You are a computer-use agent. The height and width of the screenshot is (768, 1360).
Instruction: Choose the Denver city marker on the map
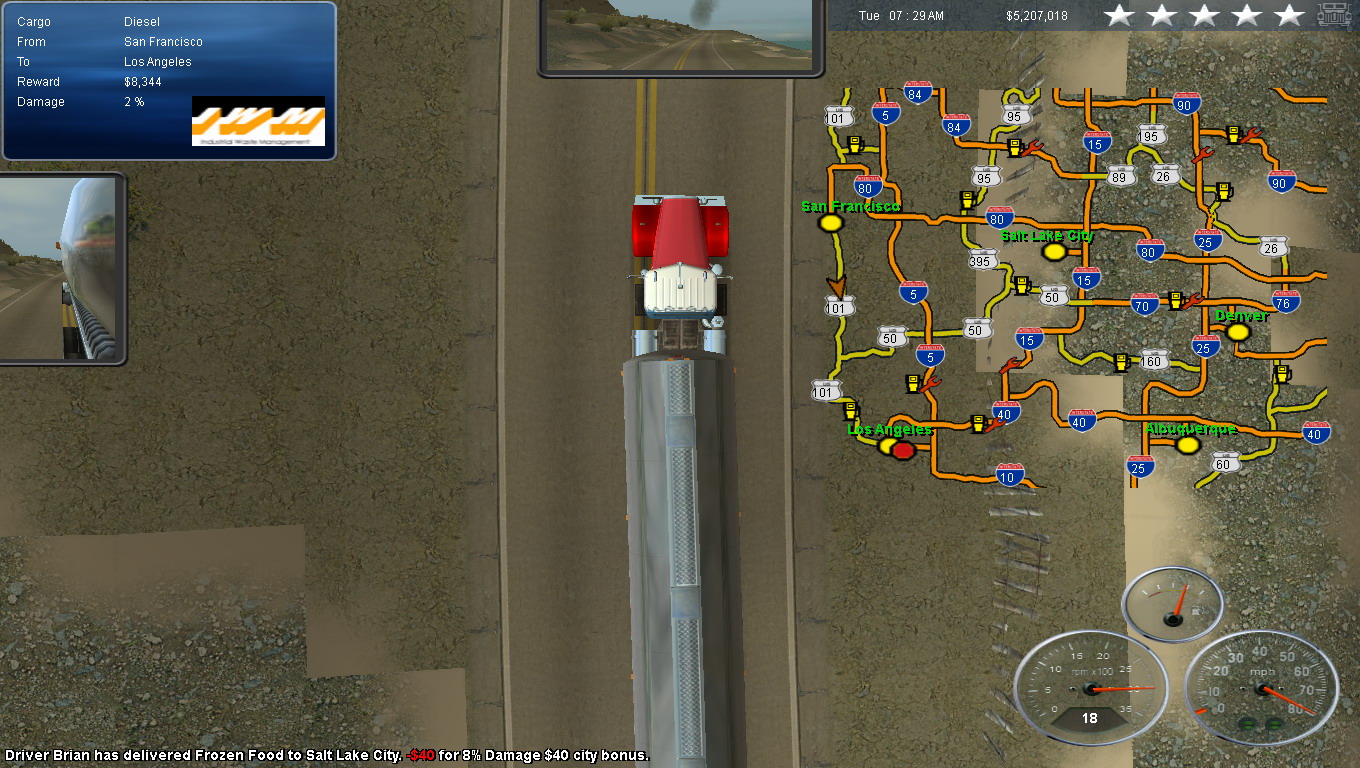[x=1238, y=332]
